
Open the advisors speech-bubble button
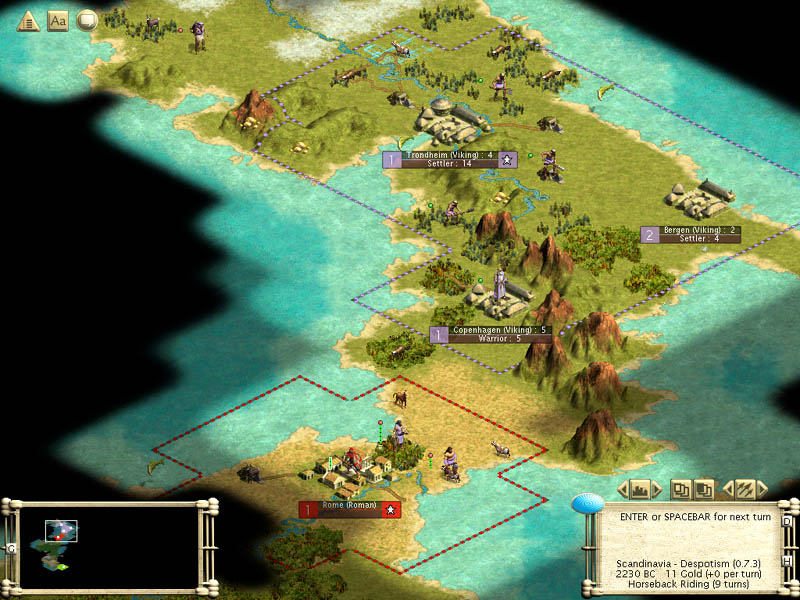click(x=88, y=20)
